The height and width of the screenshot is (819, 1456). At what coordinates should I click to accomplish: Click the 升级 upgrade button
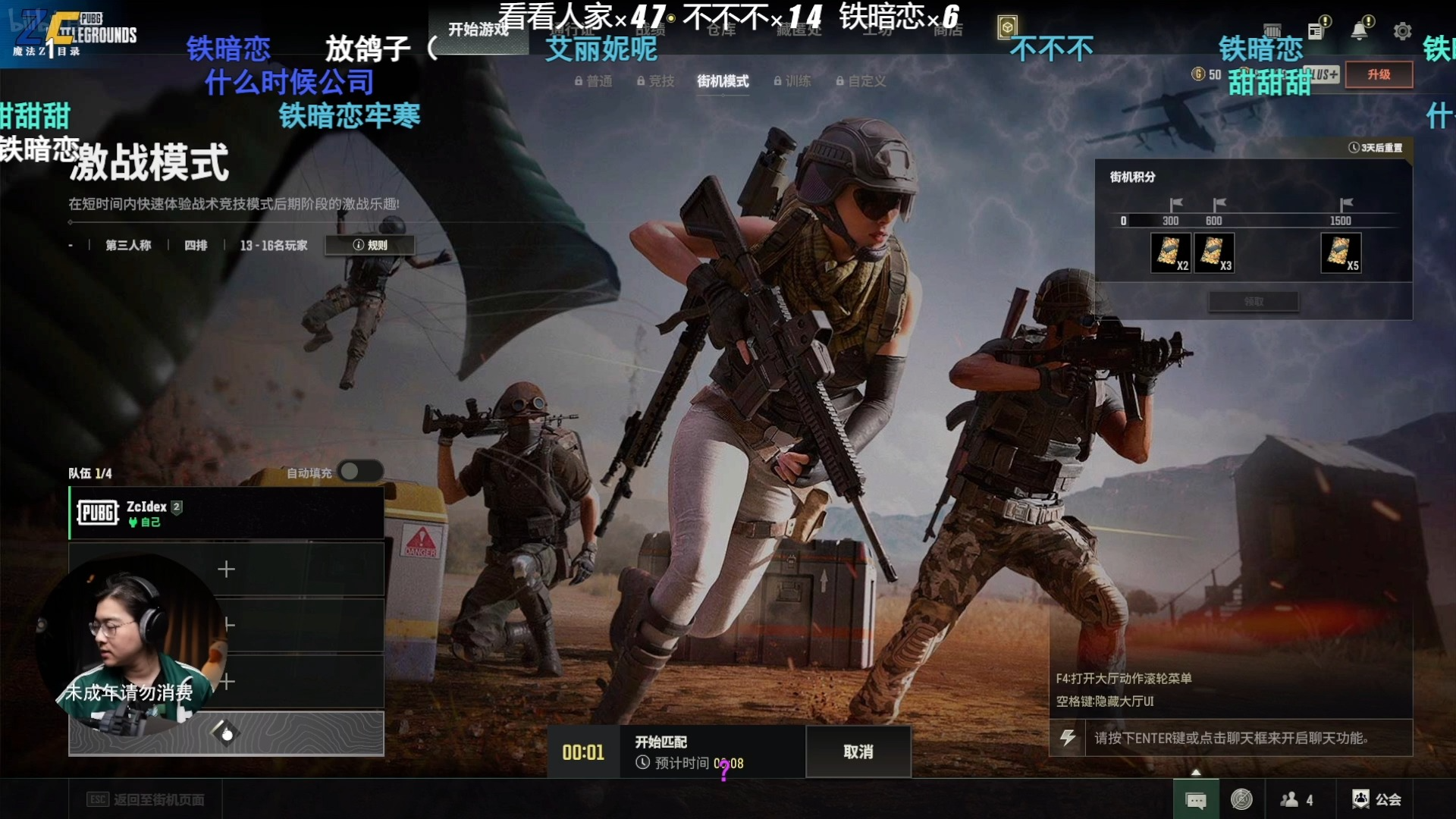click(x=1378, y=75)
